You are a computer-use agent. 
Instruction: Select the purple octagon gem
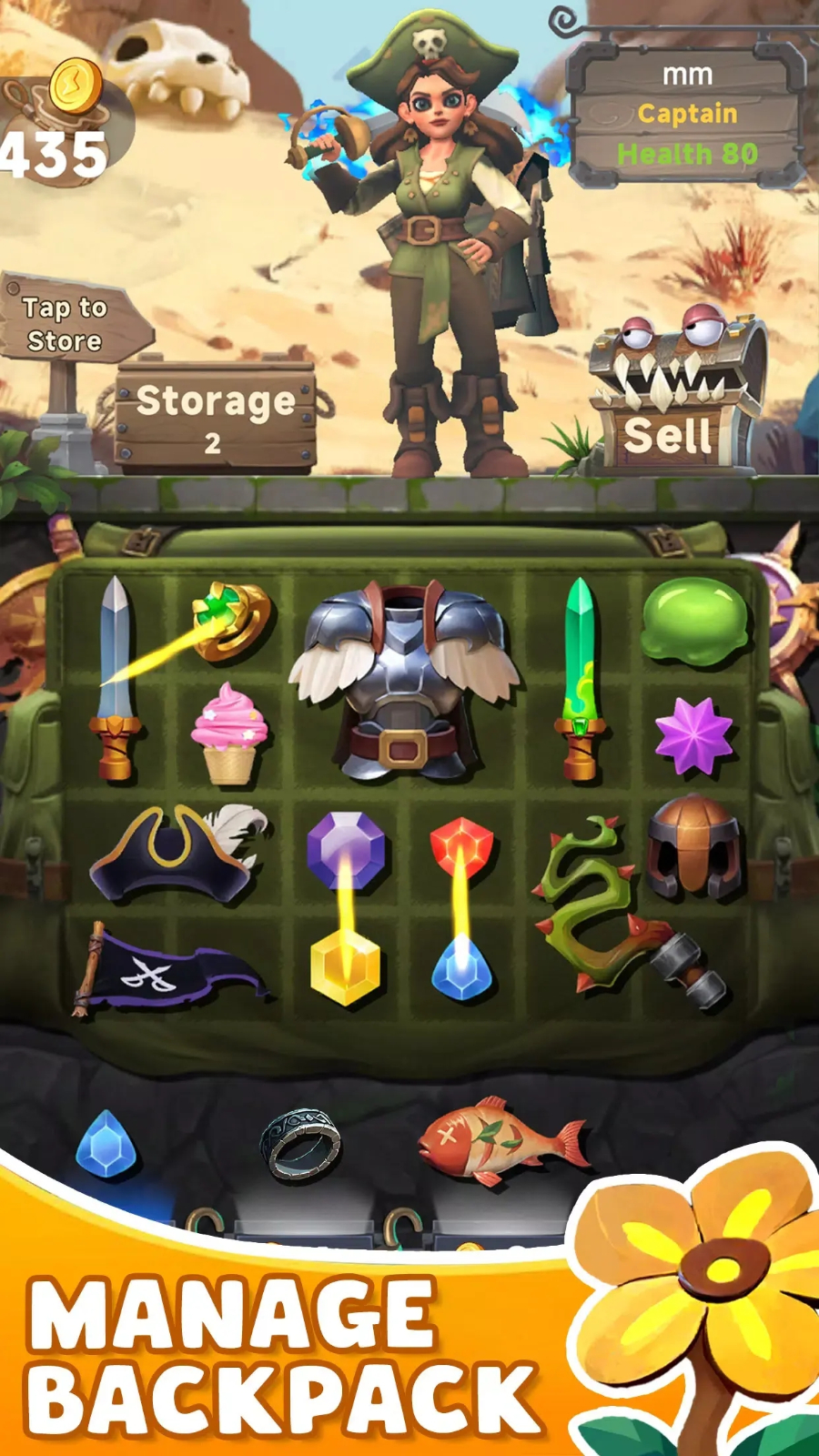(x=345, y=848)
